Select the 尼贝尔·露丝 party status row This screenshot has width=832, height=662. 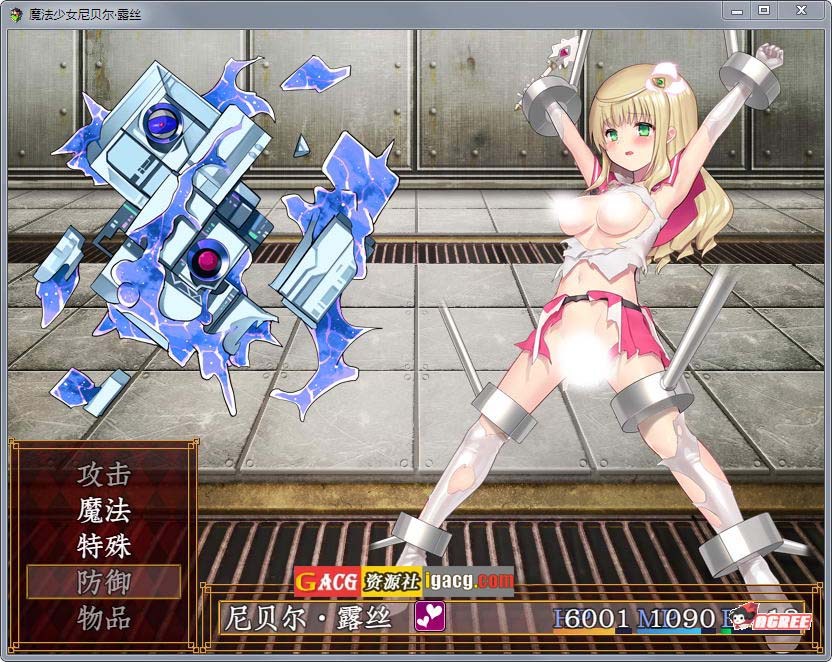510,617
